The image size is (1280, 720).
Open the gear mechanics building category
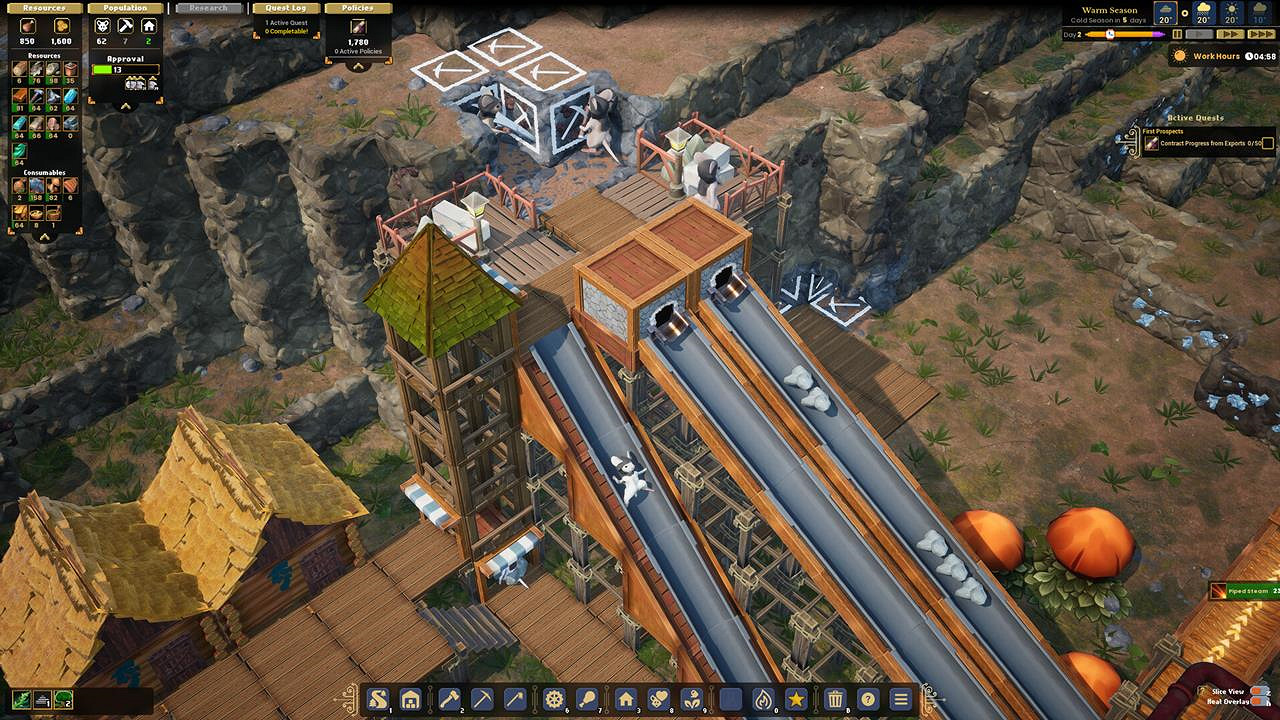(554, 699)
